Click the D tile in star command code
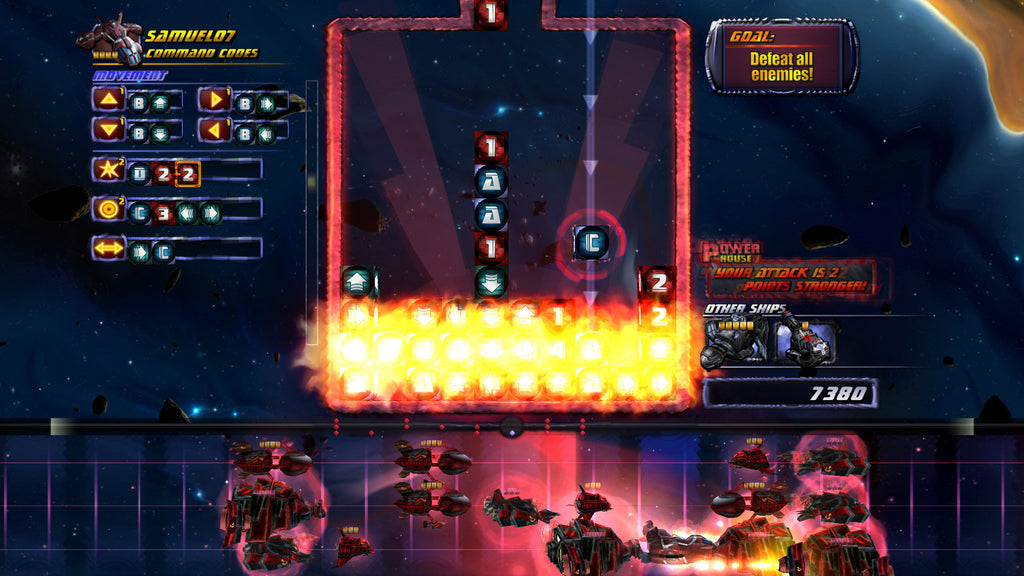 coord(140,174)
